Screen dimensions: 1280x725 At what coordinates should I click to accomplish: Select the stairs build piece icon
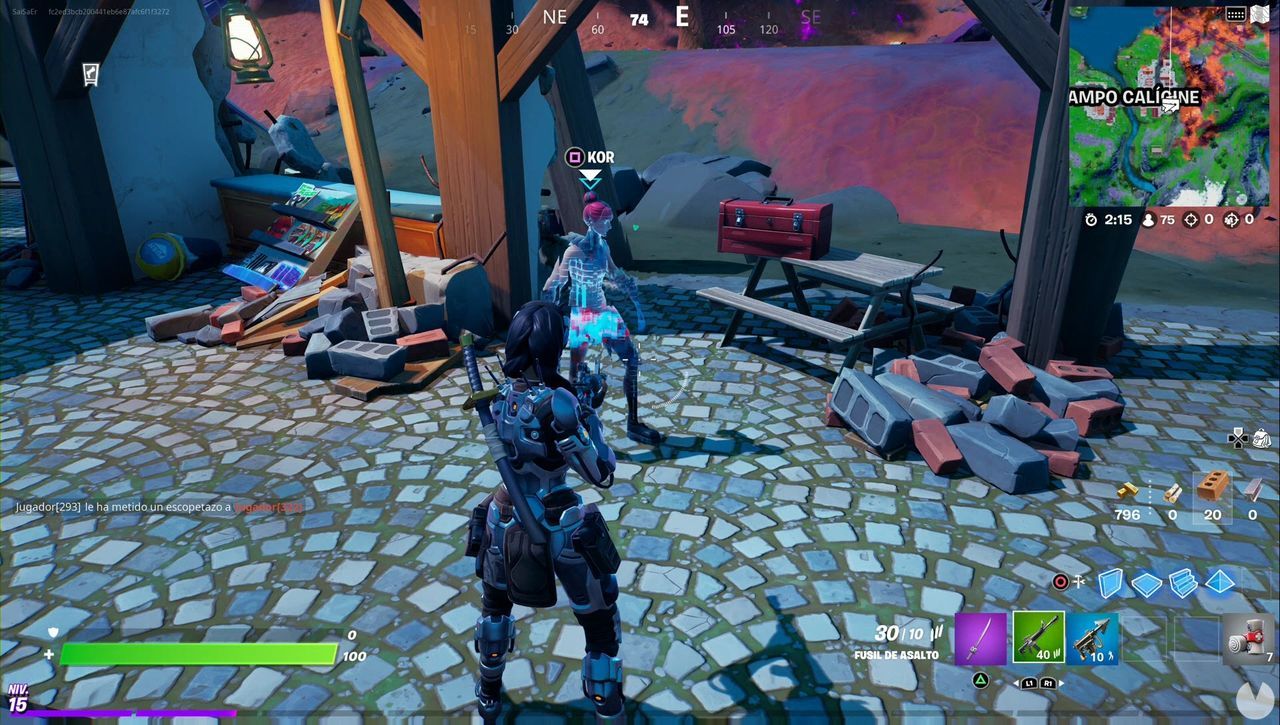(1183, 583)
